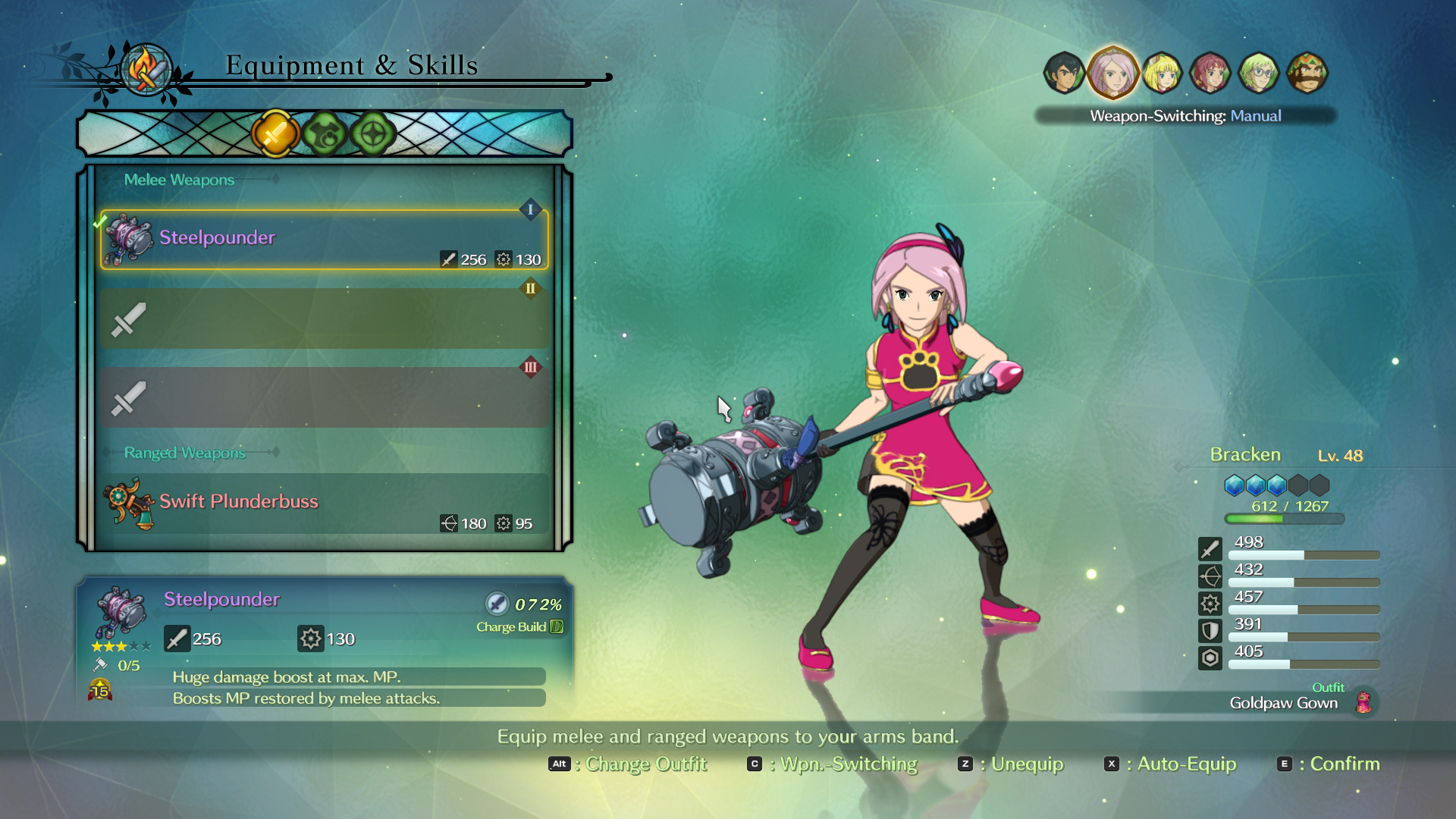Select the green-haired character with glasses
Image resolution: width=1456 pixels, height=819 pixels.
click(x=1259, y=73)
